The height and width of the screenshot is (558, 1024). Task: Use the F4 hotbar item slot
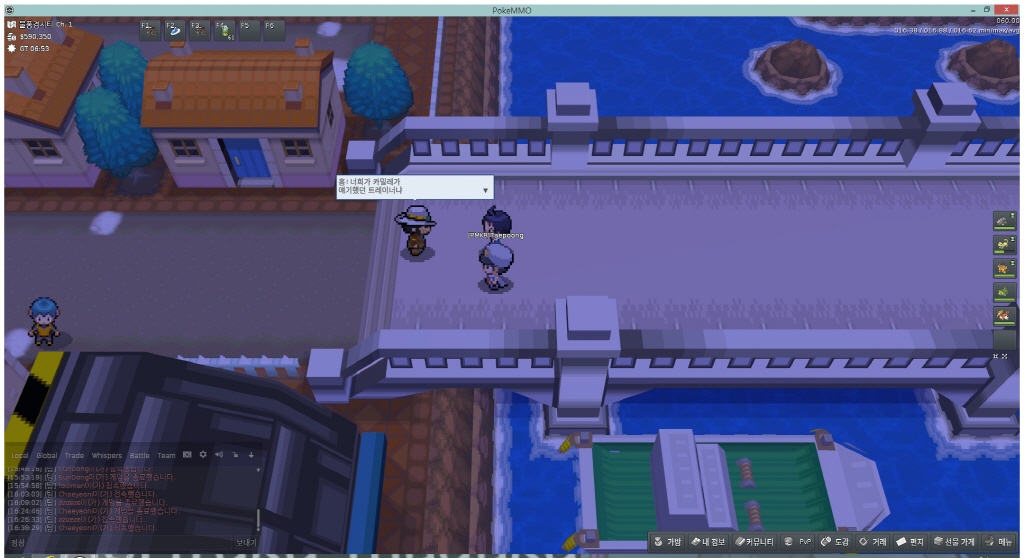224,30
